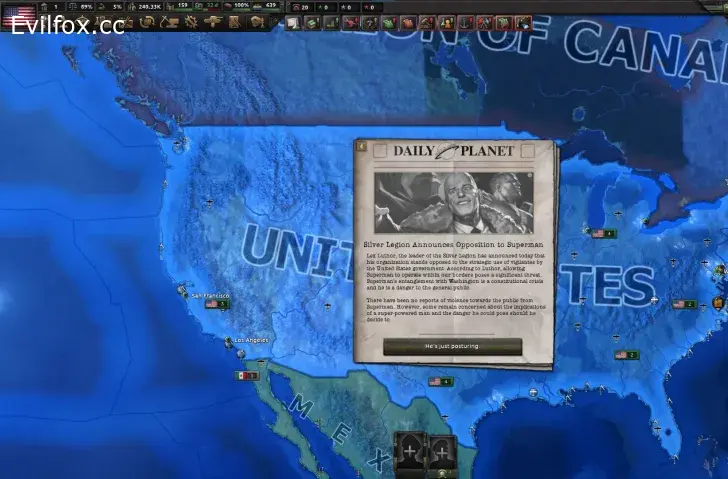
Task: Open the Trade menu circular arrows icon
Action: click(x=145, y=22)
